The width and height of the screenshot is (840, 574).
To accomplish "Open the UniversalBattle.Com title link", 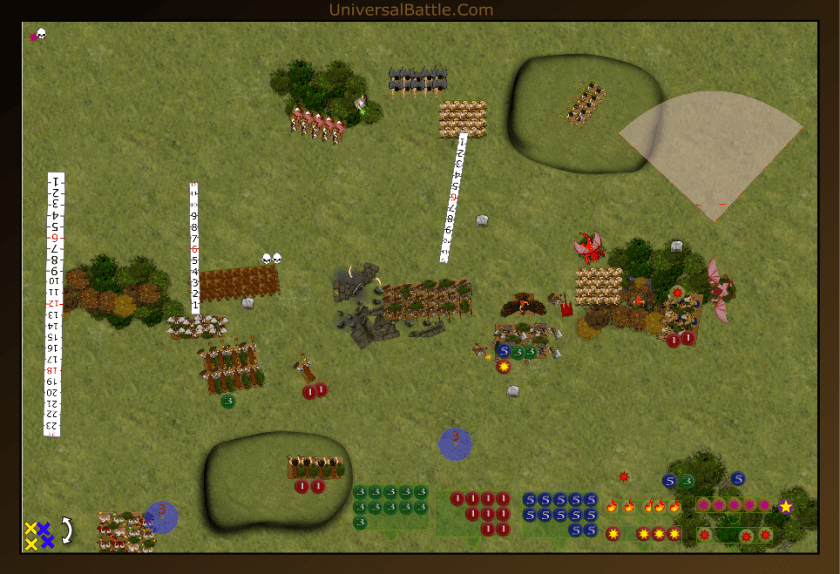I will pyautogui.click(x=411, y=10).
